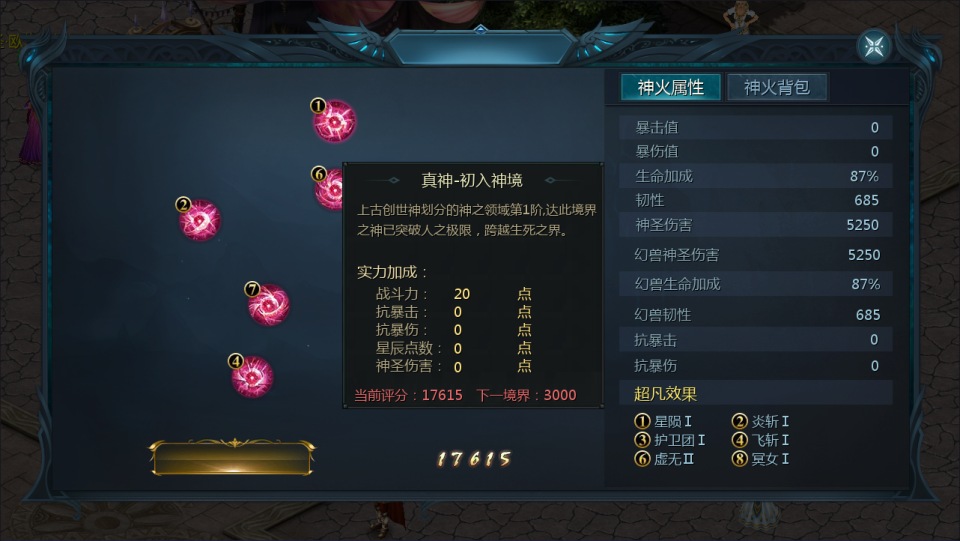Click the golden glowing button
The height and width of the screenshot is (541, 960).
232,458
